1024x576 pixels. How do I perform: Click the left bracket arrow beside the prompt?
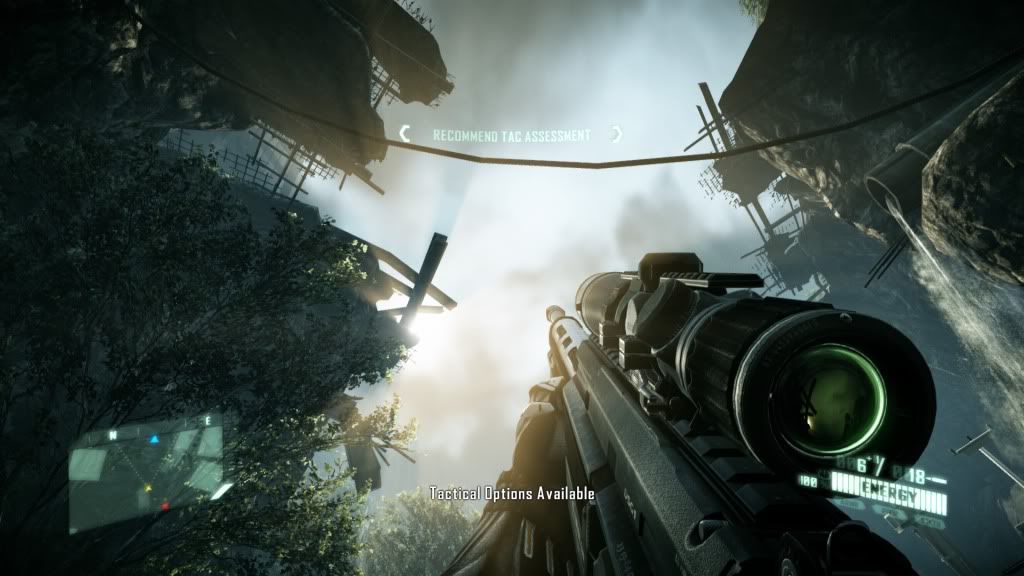[405, 133]
